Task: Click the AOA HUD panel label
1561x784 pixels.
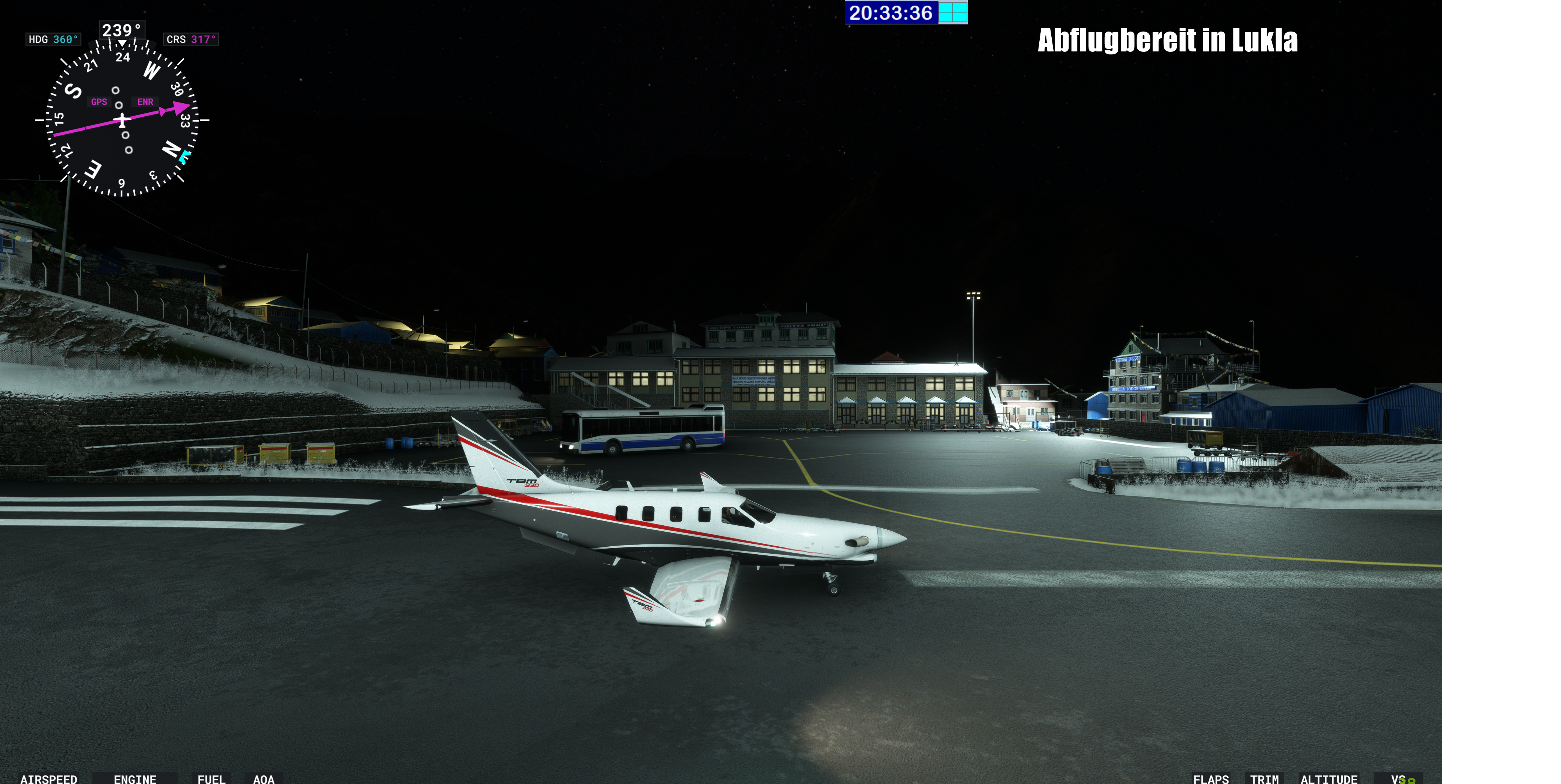Action: [264, 778]
